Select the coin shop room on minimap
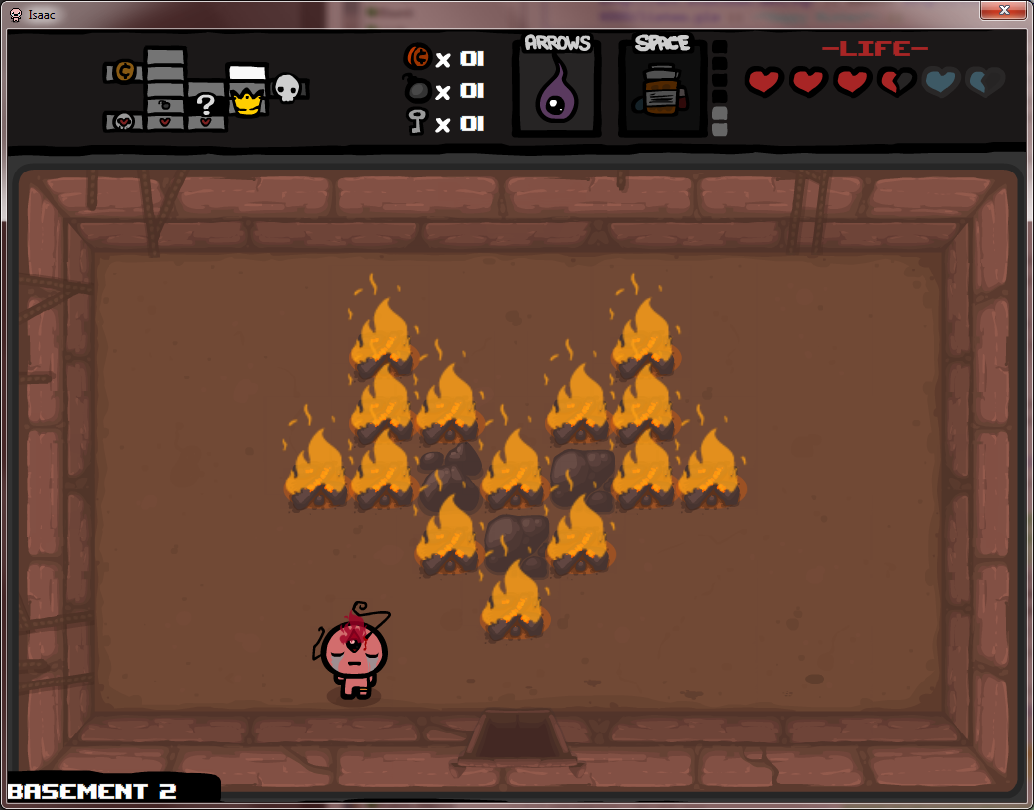The image size is (1034, 810). (x=124, y=71)
